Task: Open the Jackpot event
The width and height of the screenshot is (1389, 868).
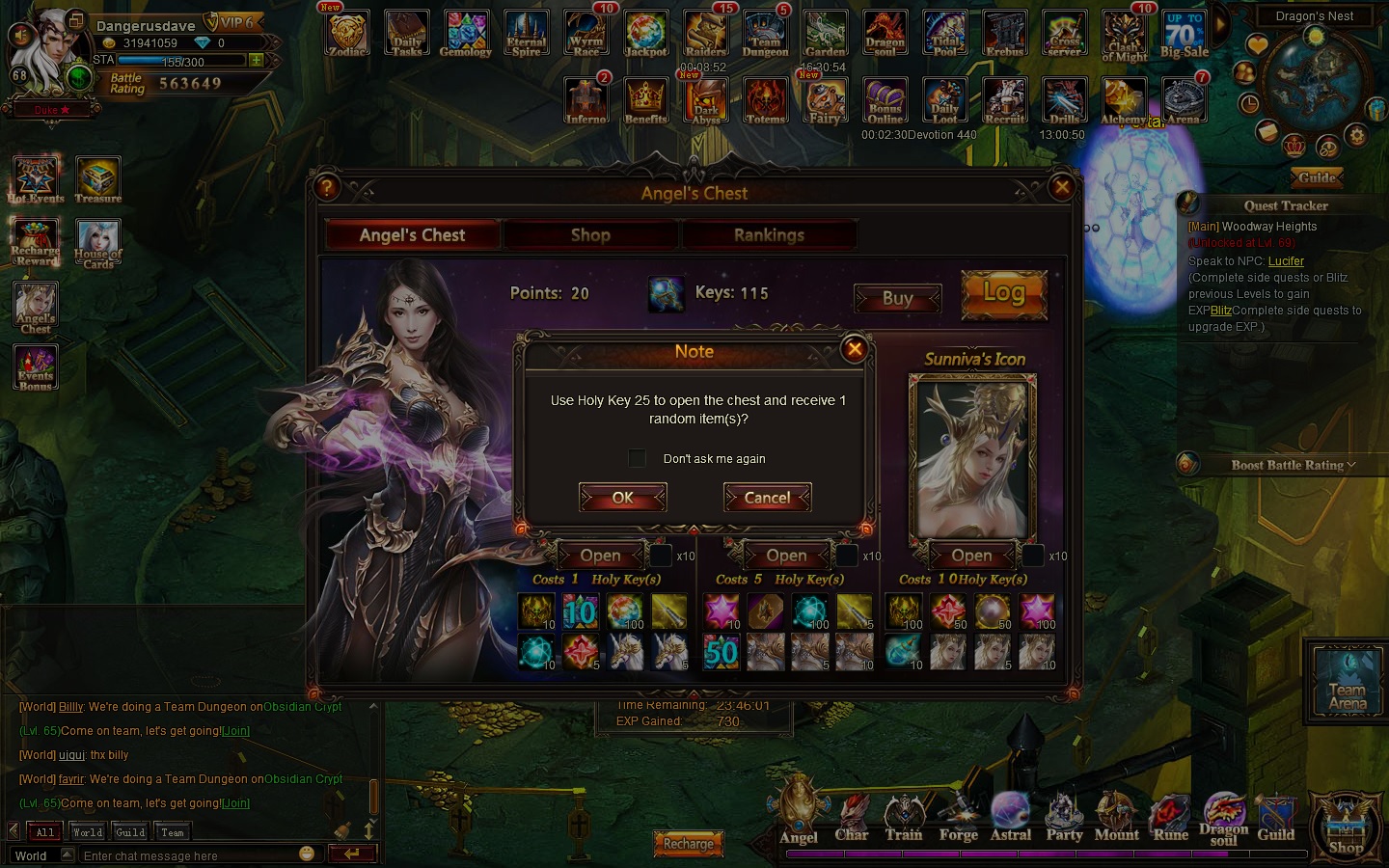Action: coord(645,35)
